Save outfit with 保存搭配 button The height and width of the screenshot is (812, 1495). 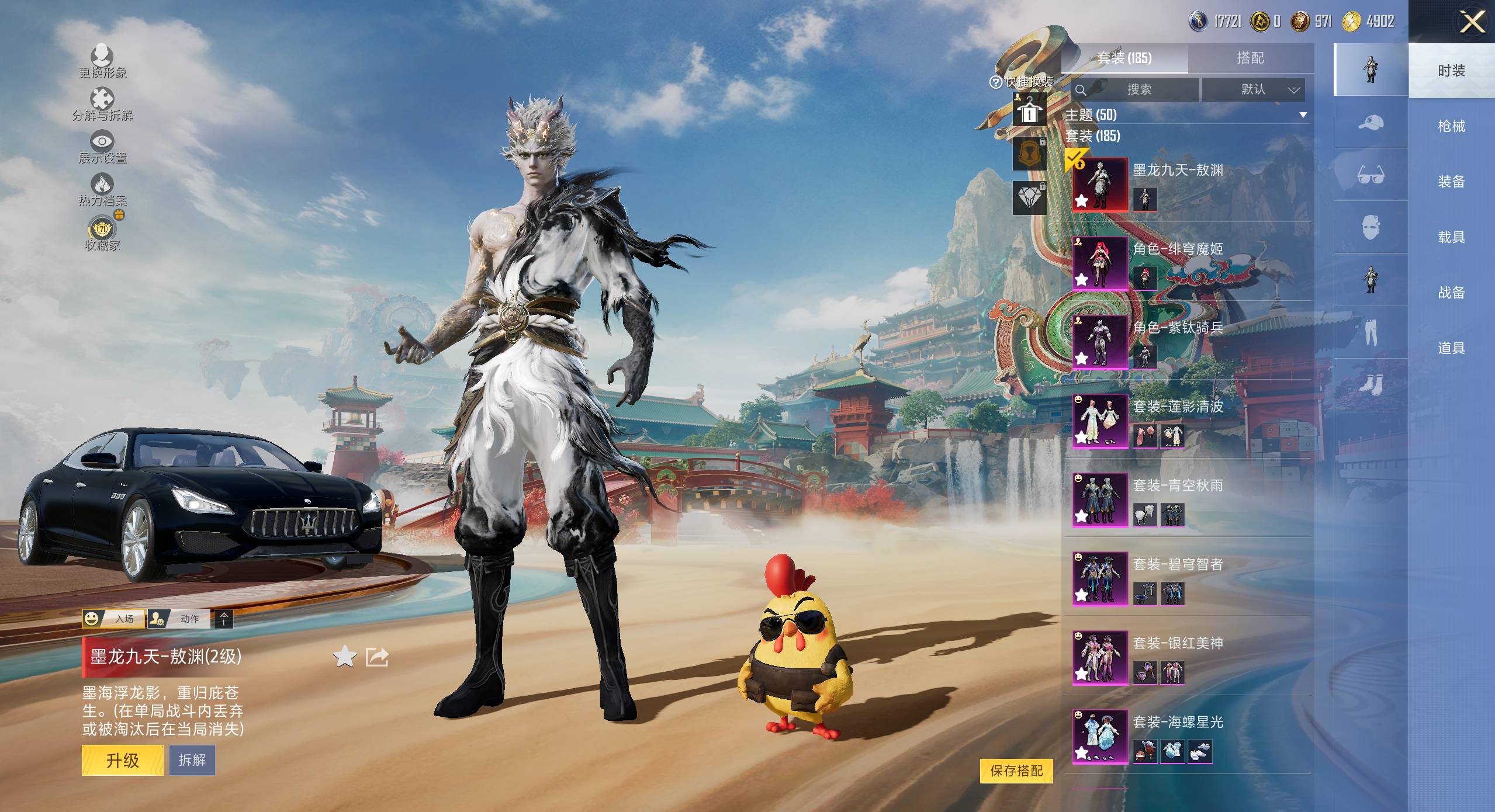pyautogui.click(x=1016, y=771)
